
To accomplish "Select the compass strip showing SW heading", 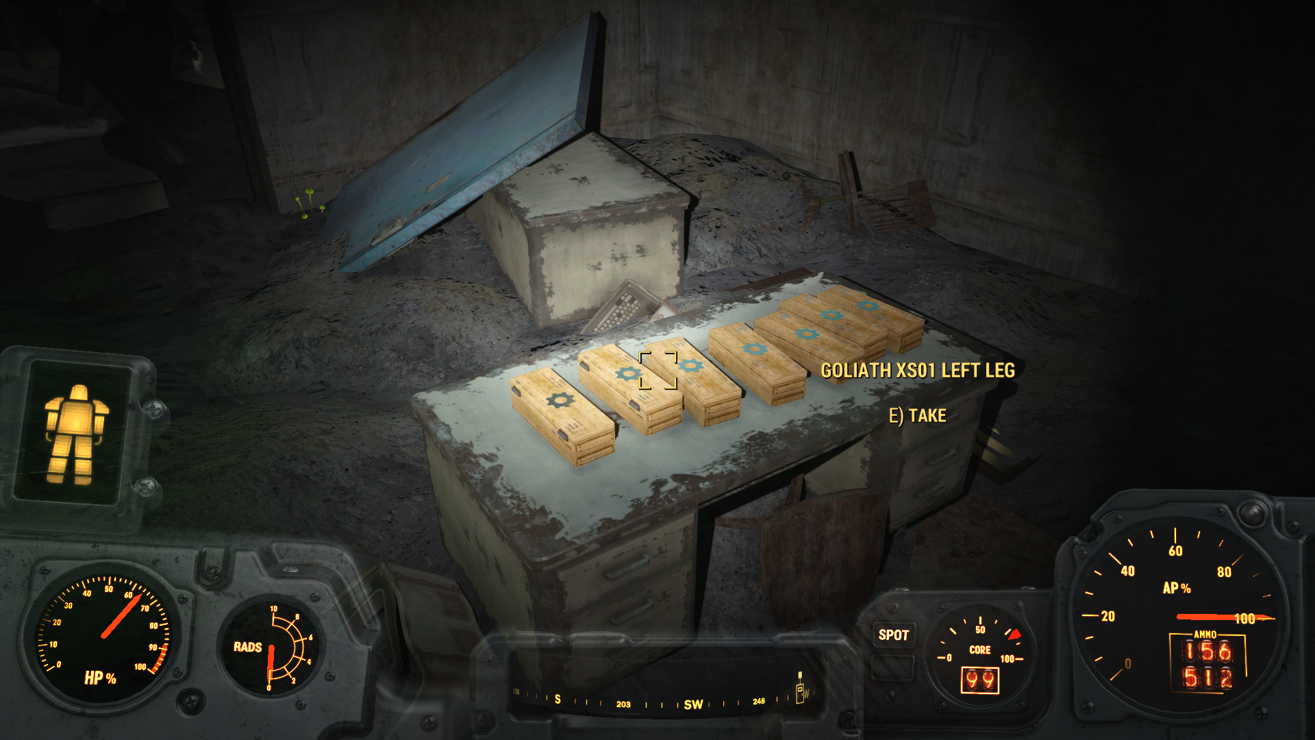I will click(x=659, y=702).
